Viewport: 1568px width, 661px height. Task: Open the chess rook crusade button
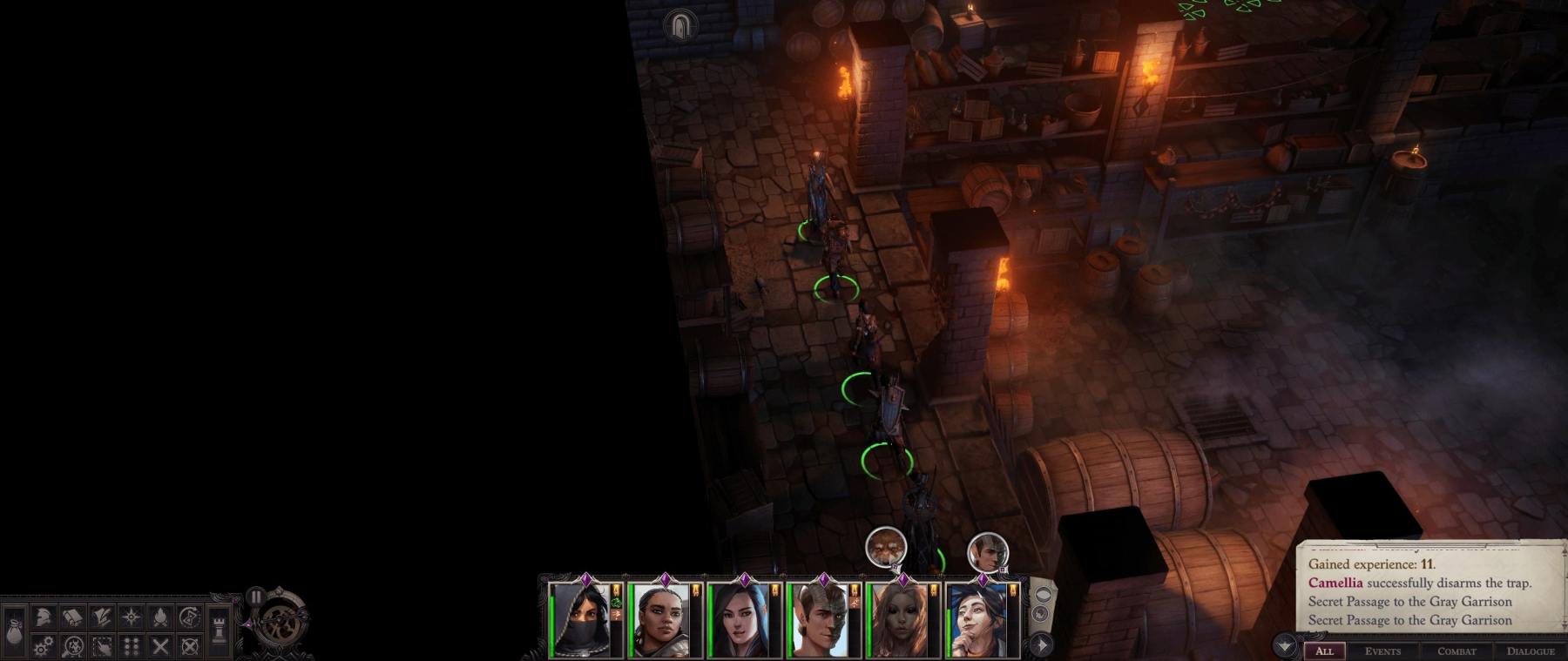[219, 629]
